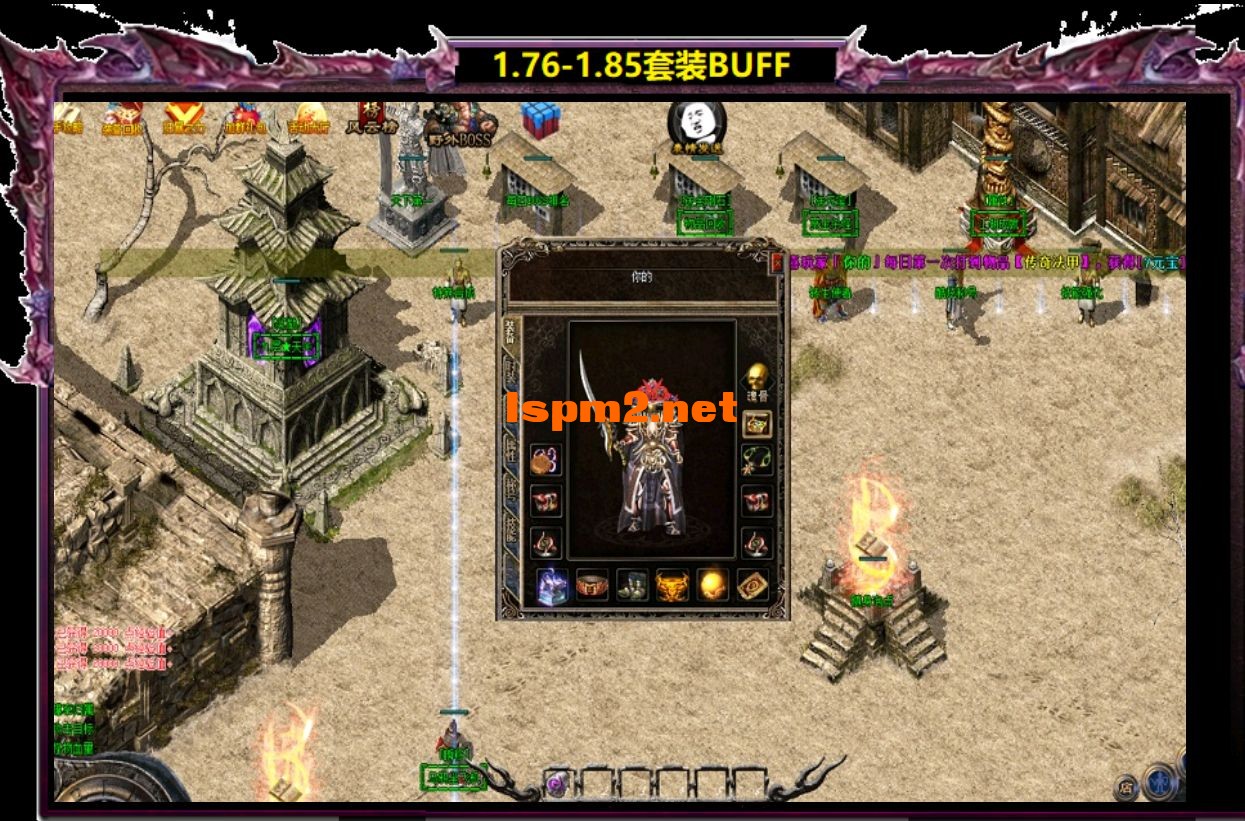The width and height of the screenshot is (1245, 821).
Task: Switch to the 装备 tab
Action: tap(510, 335)
